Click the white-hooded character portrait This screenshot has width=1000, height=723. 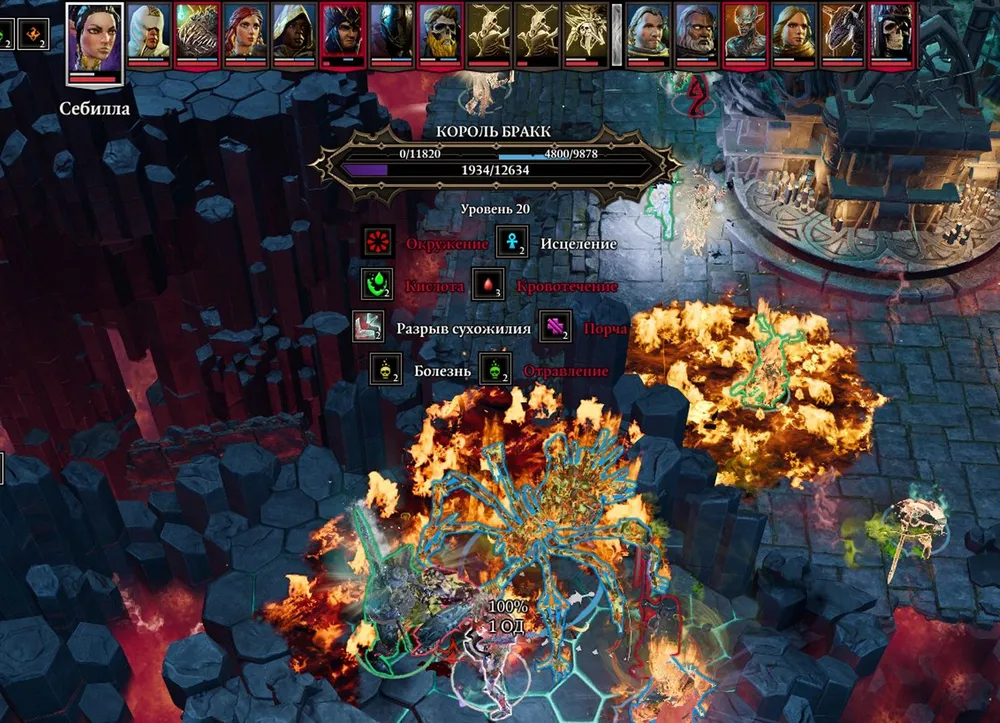tap(149, 32)
